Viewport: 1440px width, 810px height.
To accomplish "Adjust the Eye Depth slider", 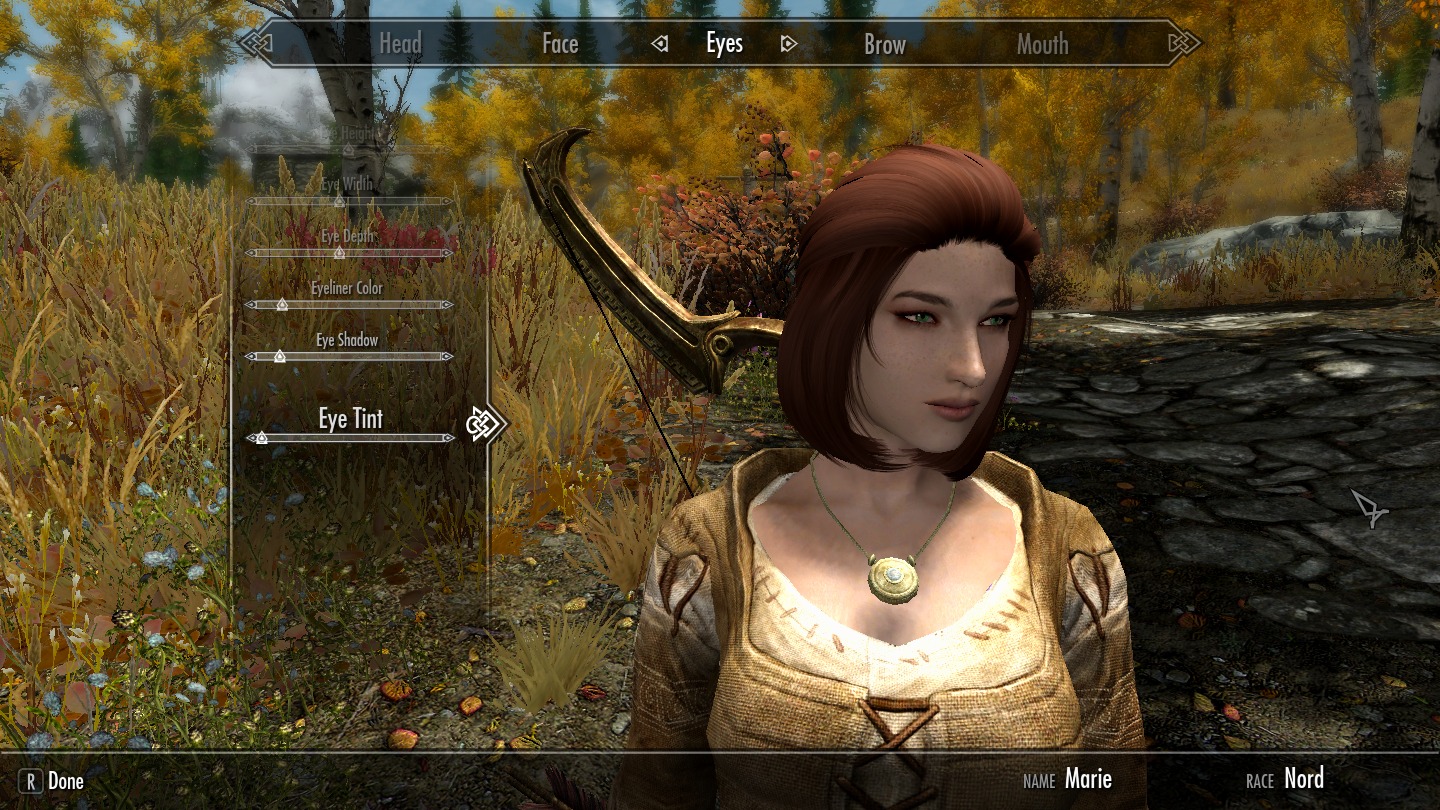I will click(339, 253).
